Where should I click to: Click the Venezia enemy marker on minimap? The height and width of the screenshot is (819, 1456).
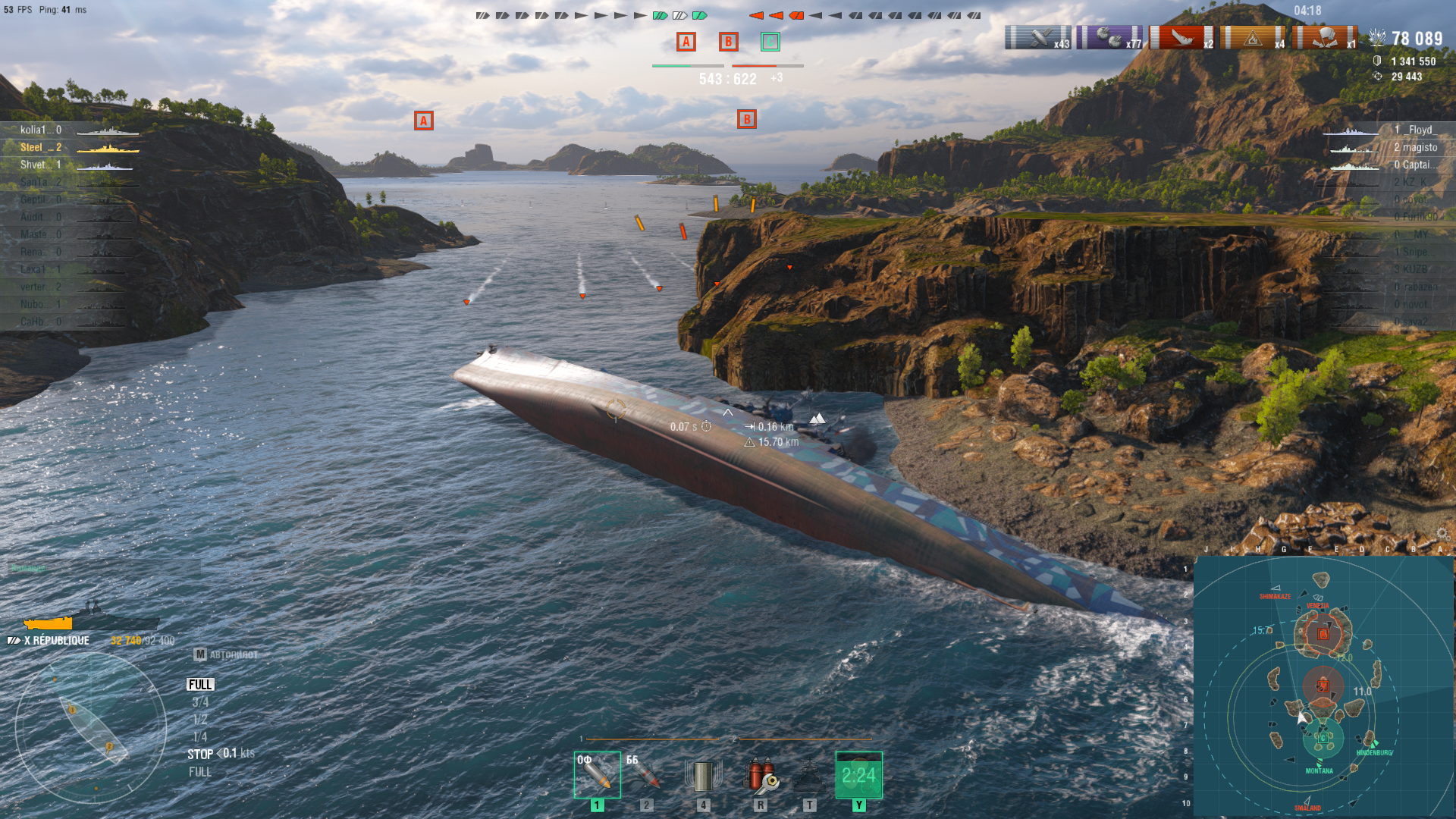pos(1318,598)
